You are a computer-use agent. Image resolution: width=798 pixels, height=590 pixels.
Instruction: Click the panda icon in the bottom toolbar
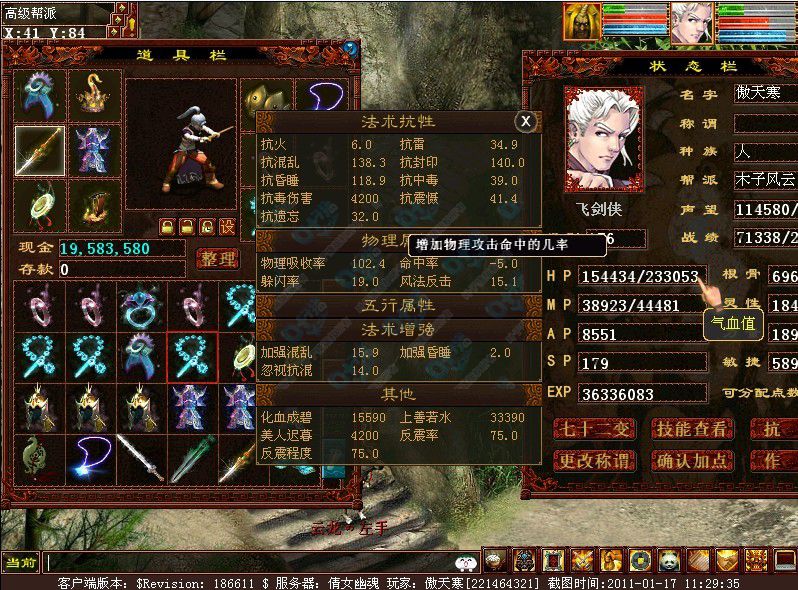click(668, 561)
